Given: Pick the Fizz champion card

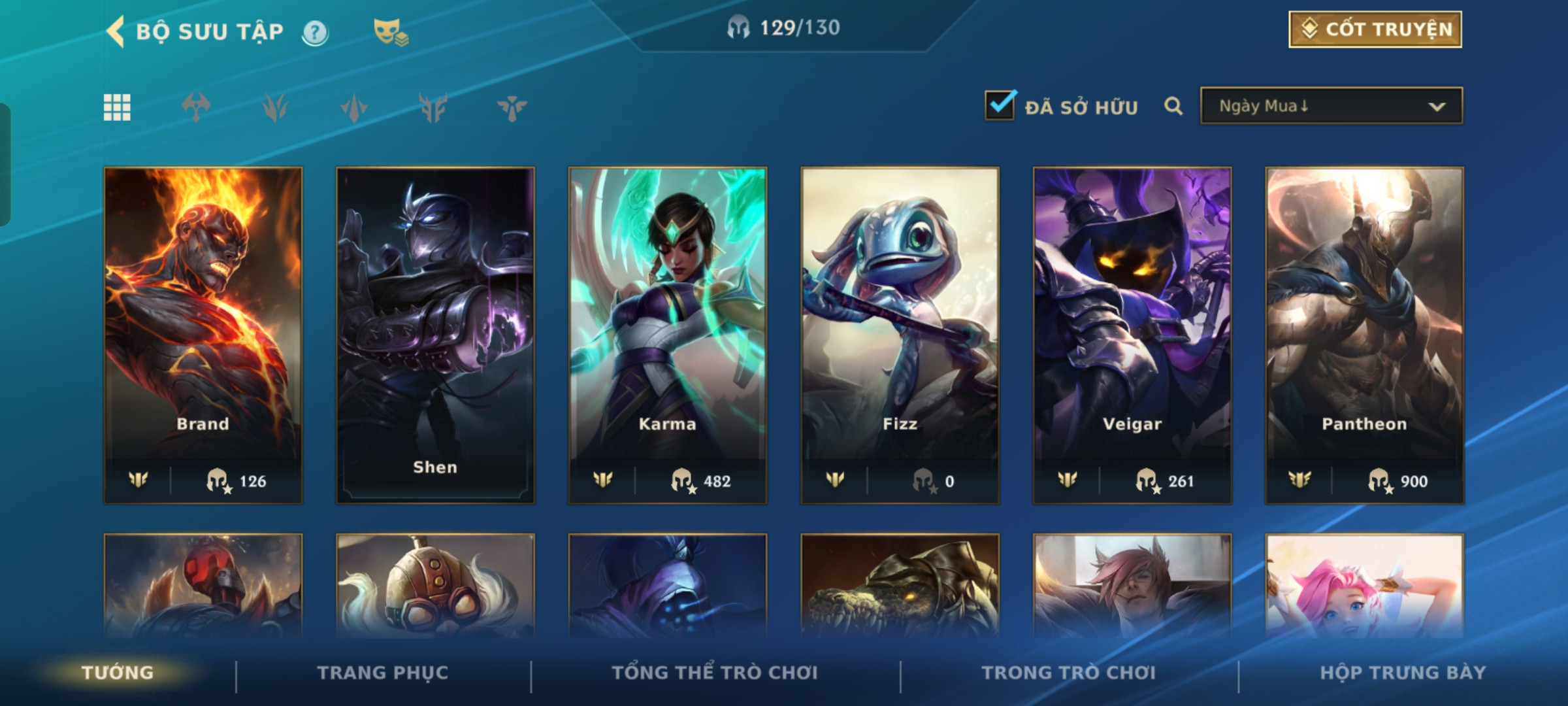Looking at the screenshot, I should (x=900, y=335).
